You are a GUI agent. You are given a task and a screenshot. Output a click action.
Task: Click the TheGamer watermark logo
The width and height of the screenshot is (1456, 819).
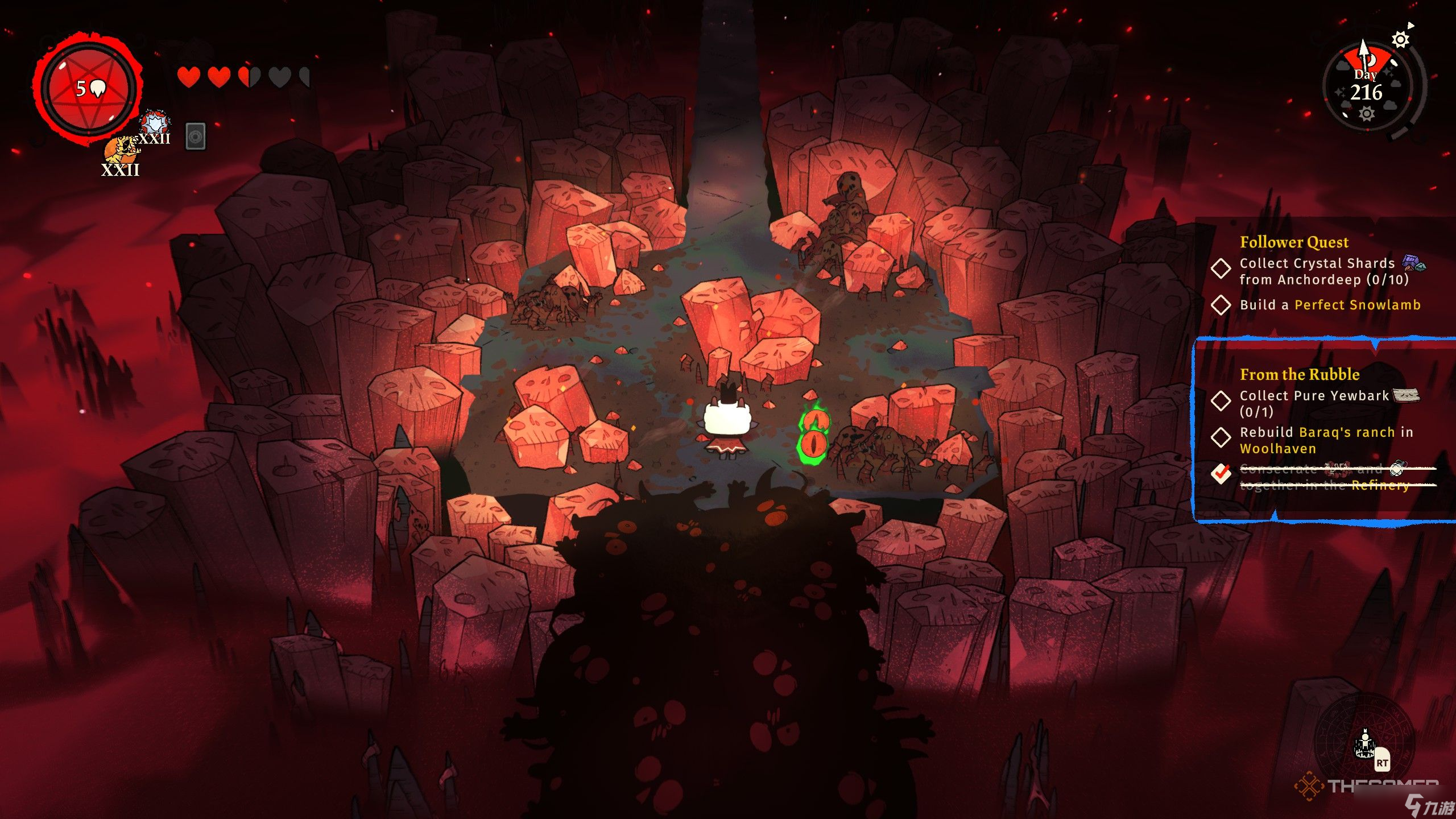point(1365,787)
